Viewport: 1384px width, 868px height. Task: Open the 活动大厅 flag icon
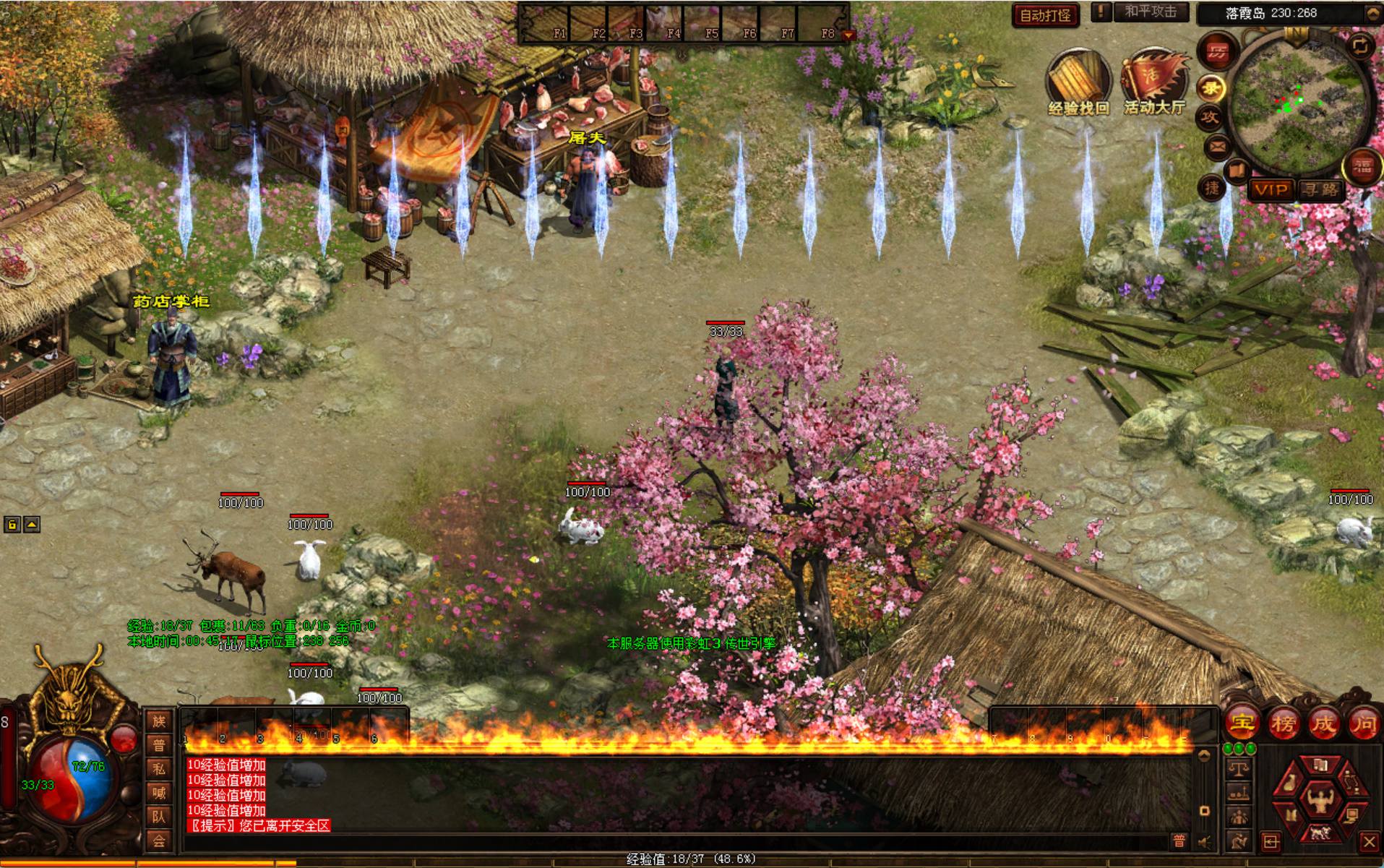[1153, 80]
